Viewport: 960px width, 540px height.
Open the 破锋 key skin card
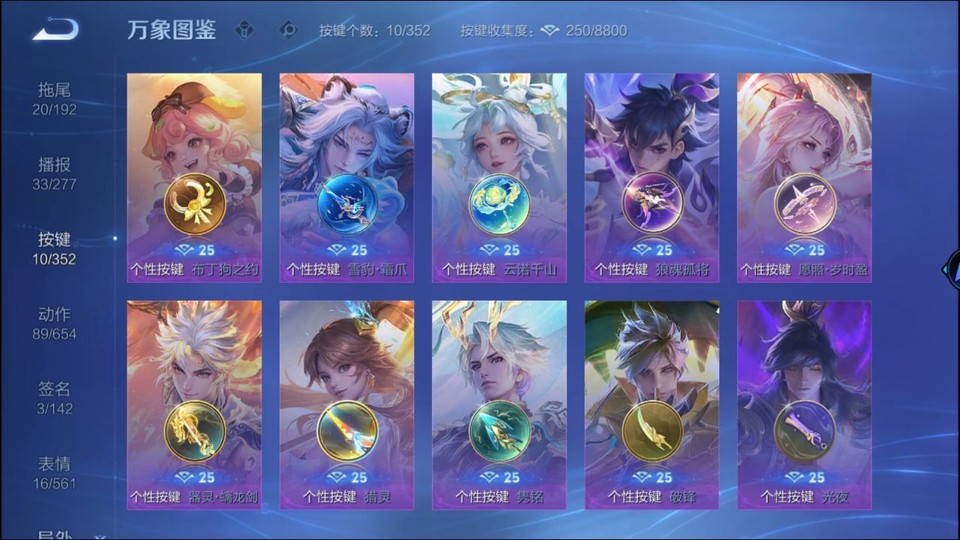652,404
